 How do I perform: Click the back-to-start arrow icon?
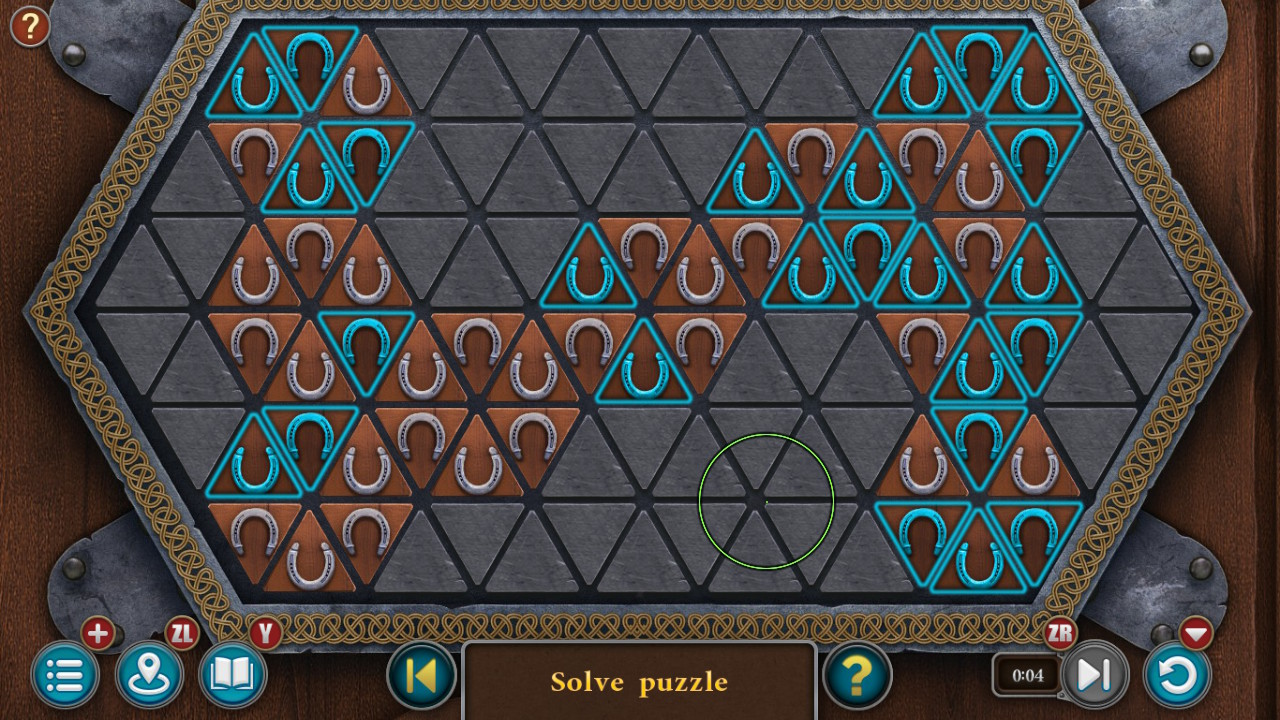coord(420,676)
